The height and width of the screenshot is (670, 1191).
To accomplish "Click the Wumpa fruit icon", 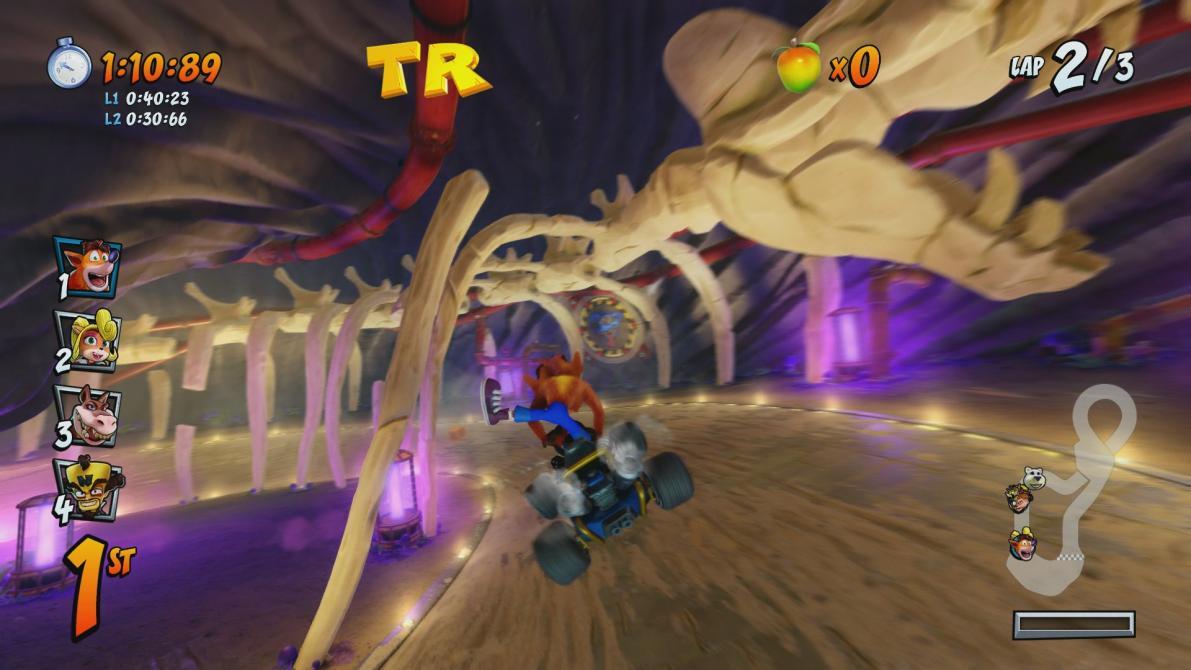I will pos(798,67).
